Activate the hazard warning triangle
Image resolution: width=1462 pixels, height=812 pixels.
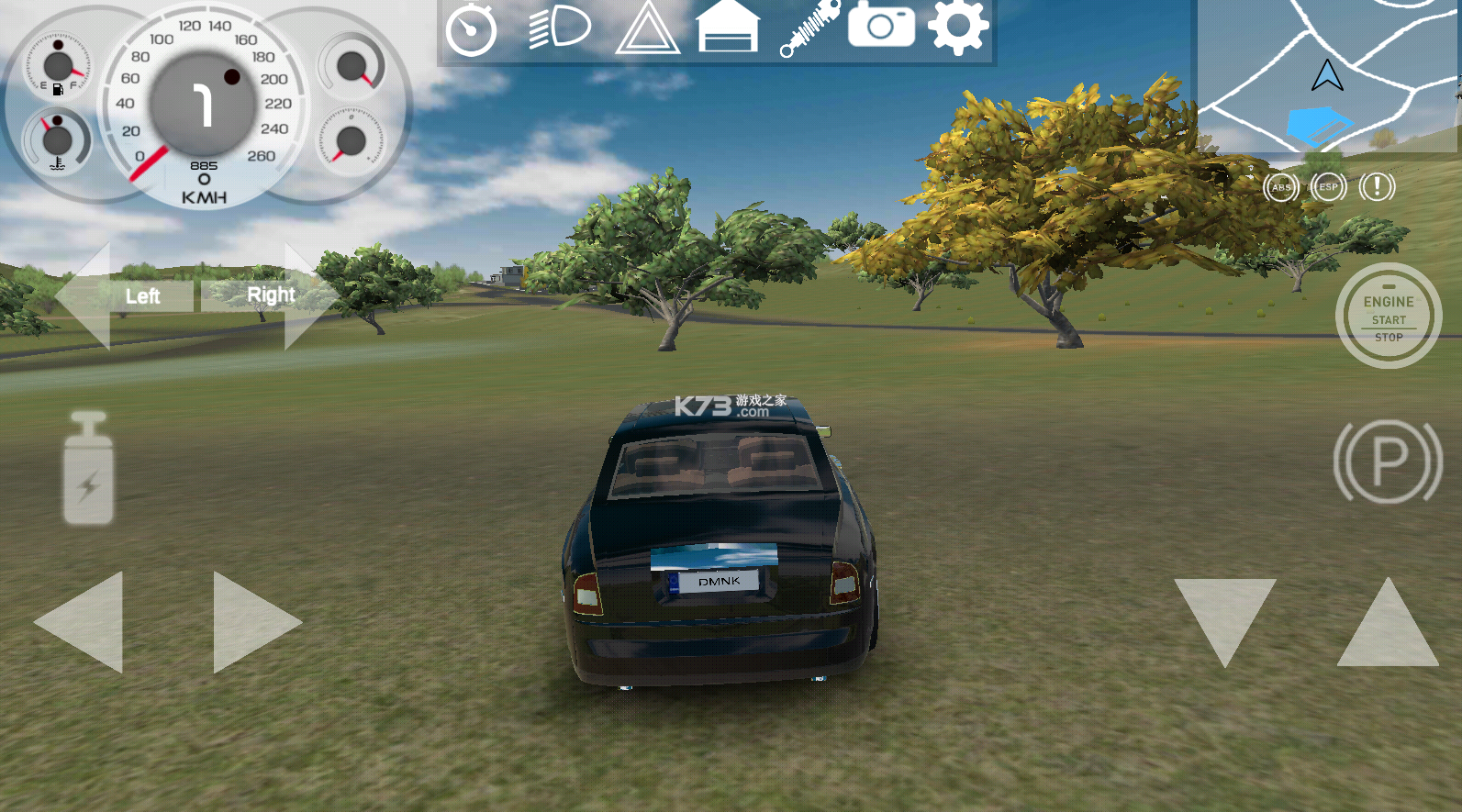click(x=648, y=29)
